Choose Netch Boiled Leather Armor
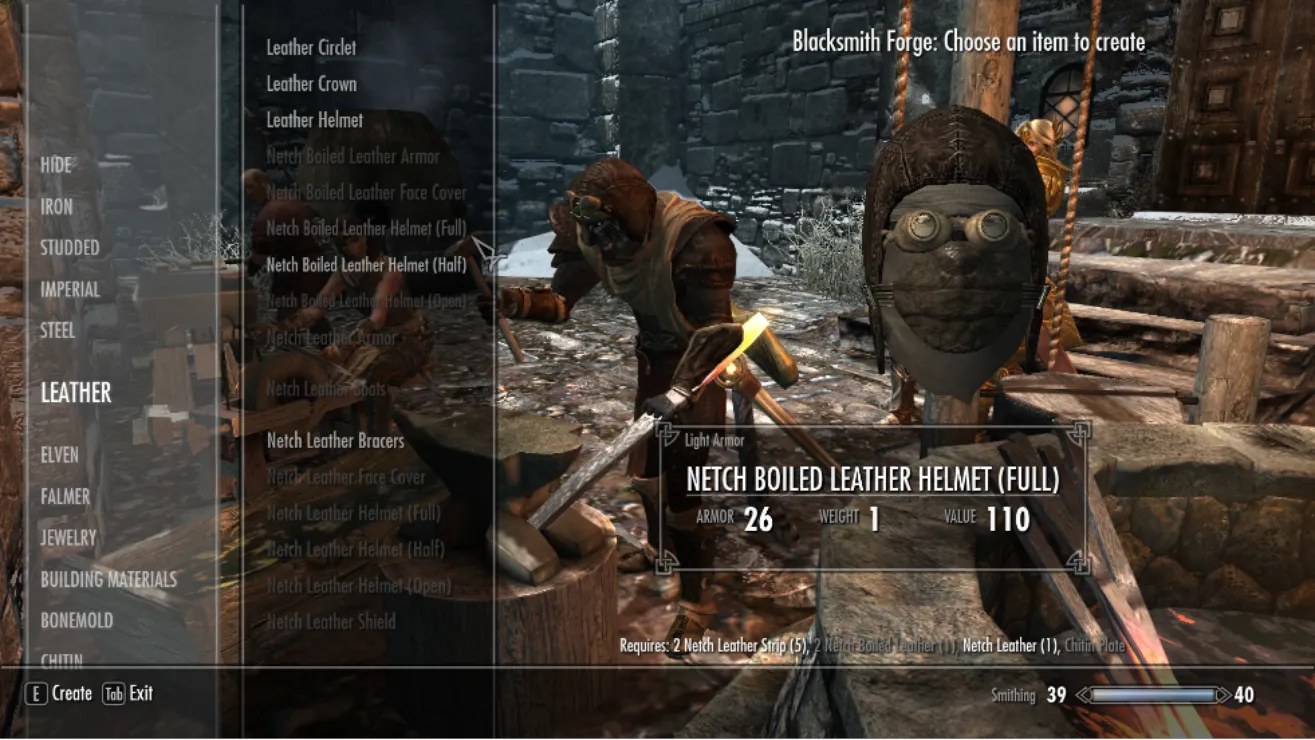 352,156
